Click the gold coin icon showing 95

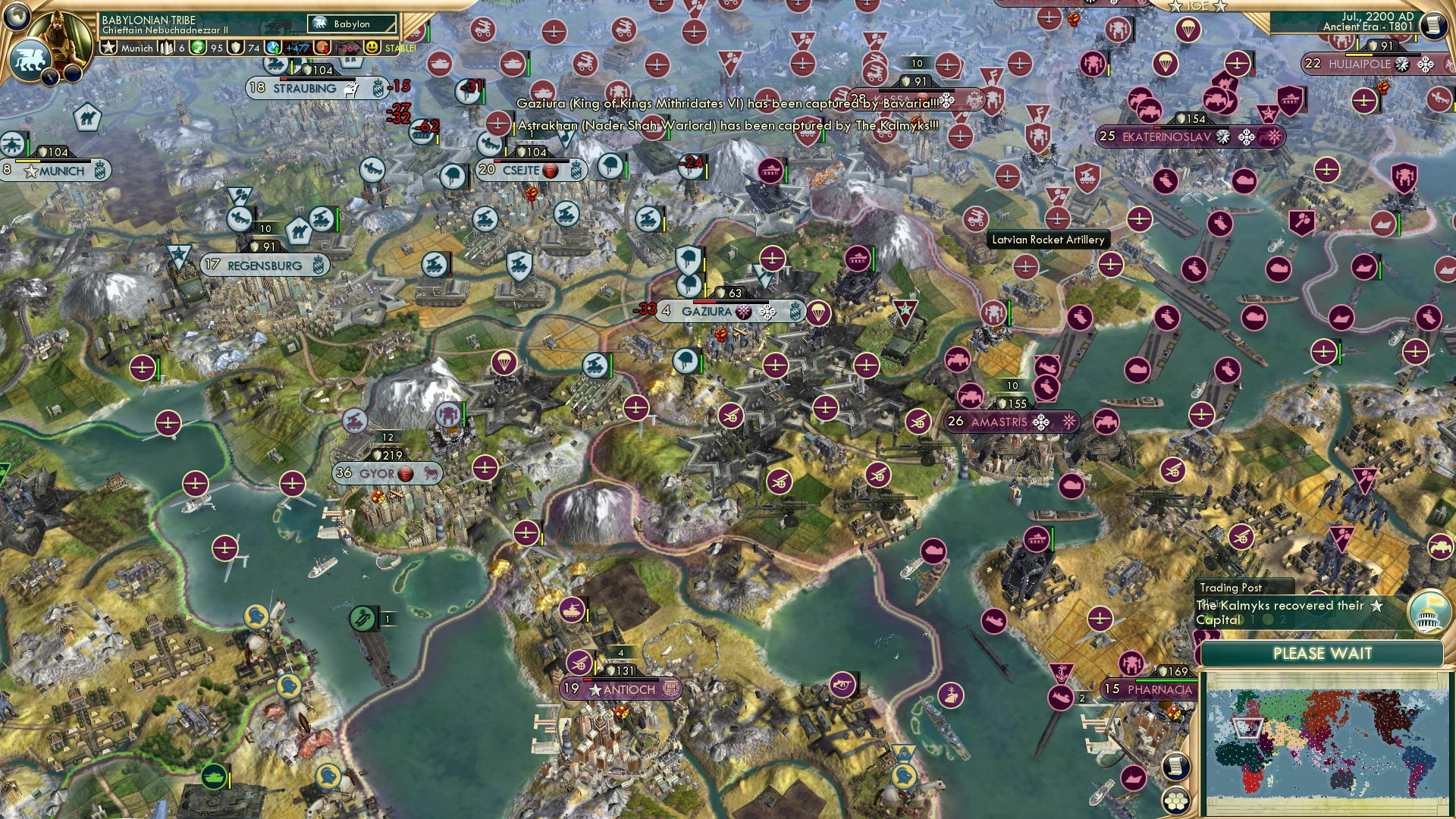pyautogui.click(x=196, y=49)
